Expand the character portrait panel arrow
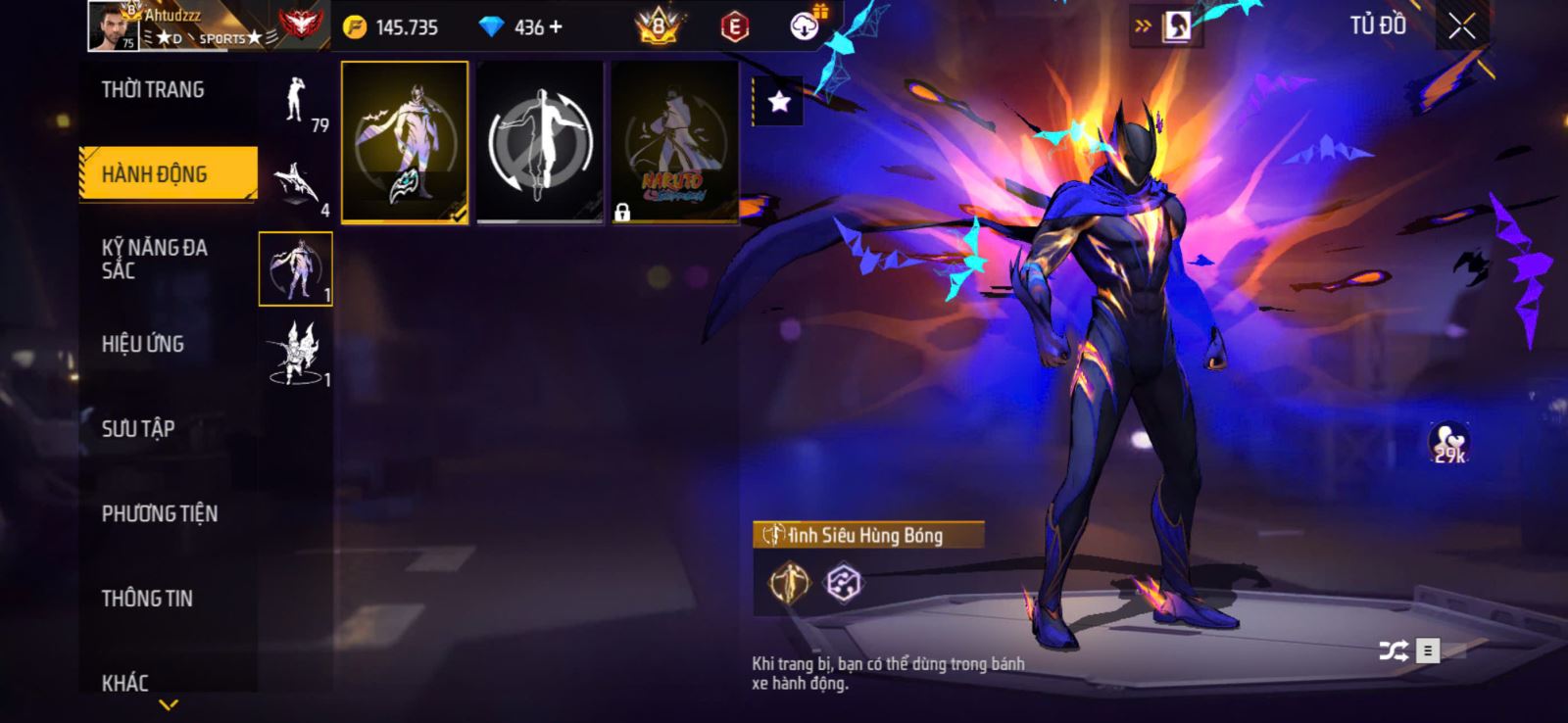Image resolution: width=1568 pixels, height=723 pixels. coord(1143,26)
